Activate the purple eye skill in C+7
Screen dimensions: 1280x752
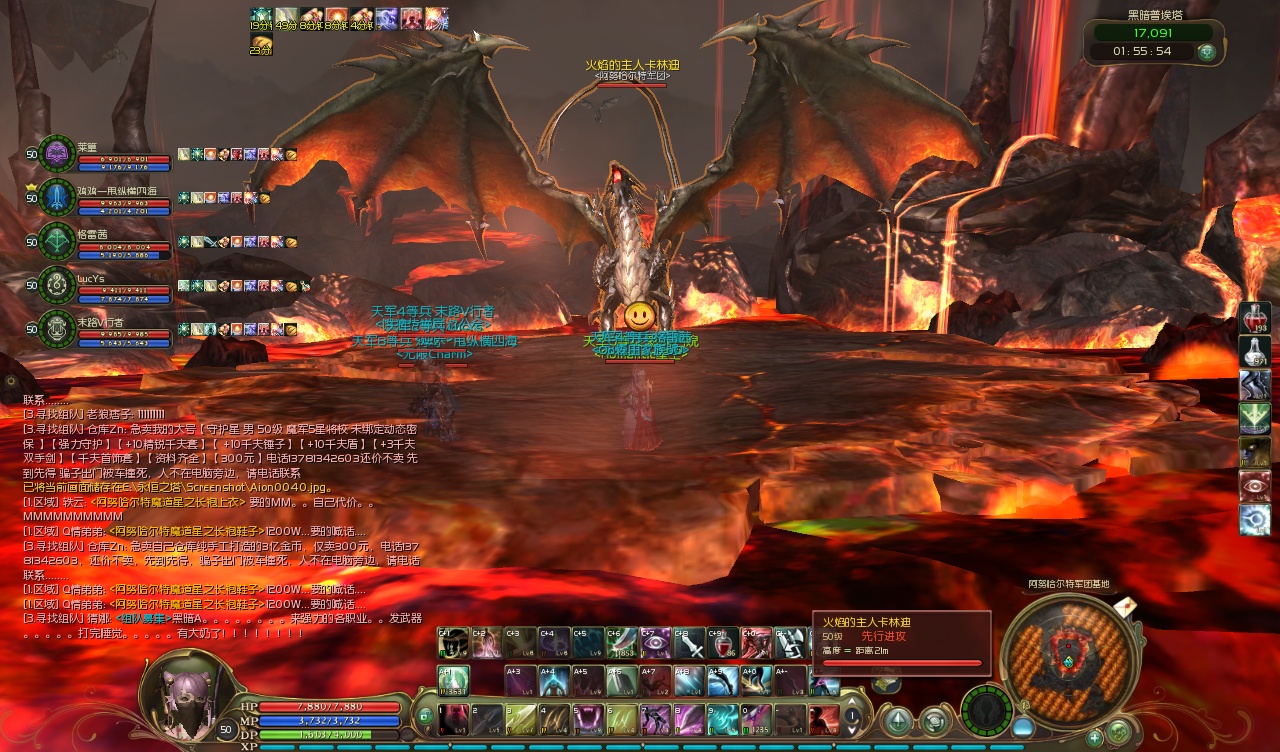click(x=655, y=643)
